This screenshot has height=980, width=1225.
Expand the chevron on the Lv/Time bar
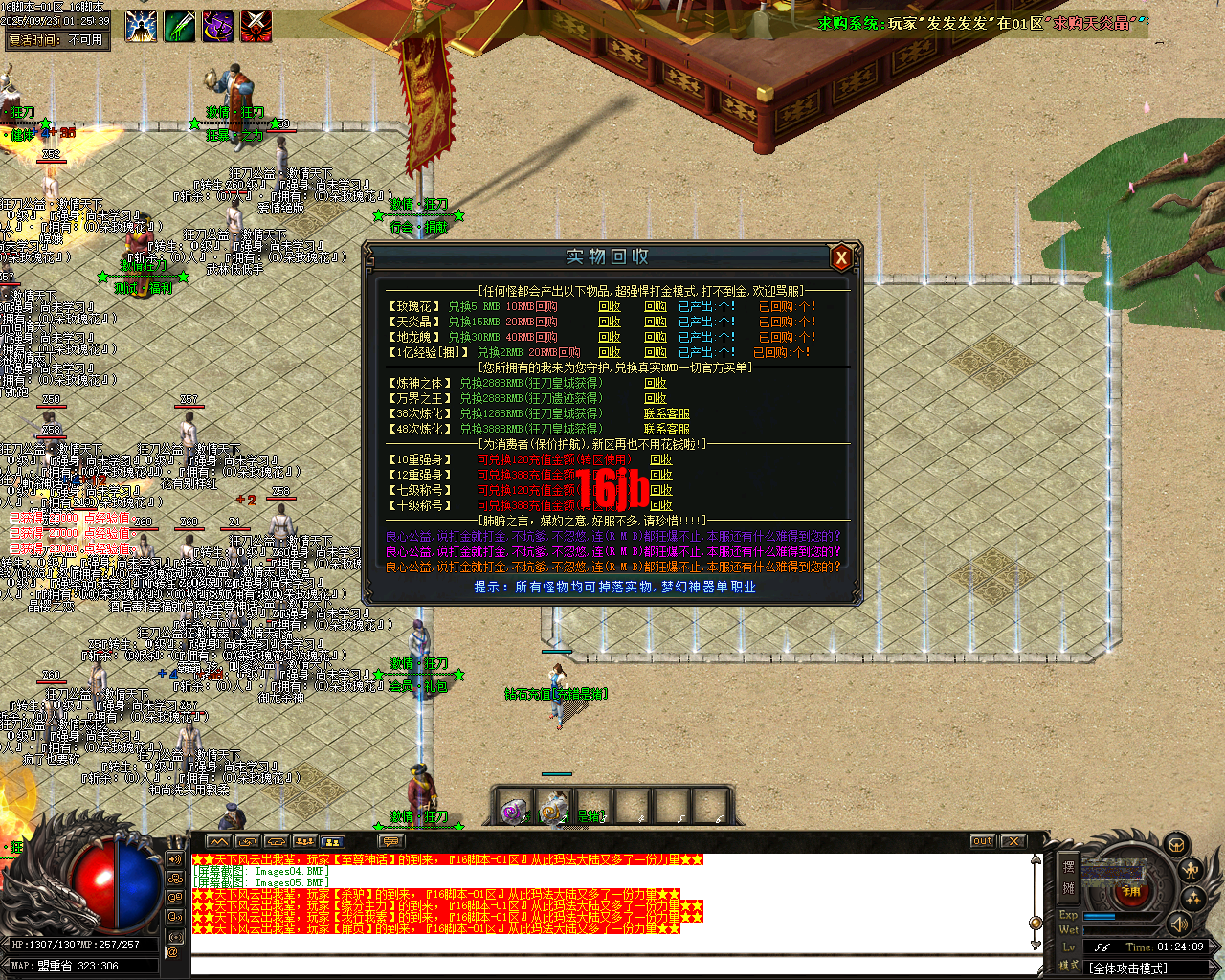1214,947
